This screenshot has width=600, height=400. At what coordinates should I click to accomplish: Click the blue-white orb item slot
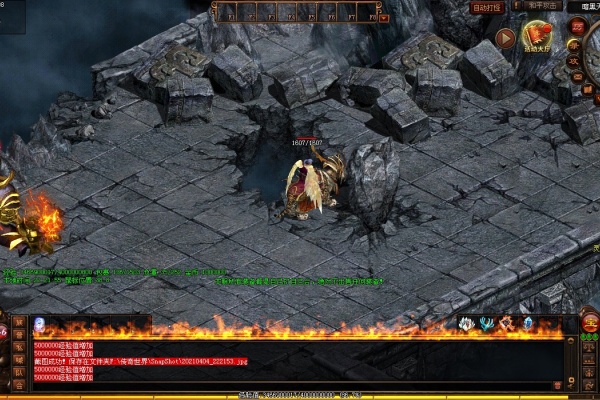(x=40, y=324)
